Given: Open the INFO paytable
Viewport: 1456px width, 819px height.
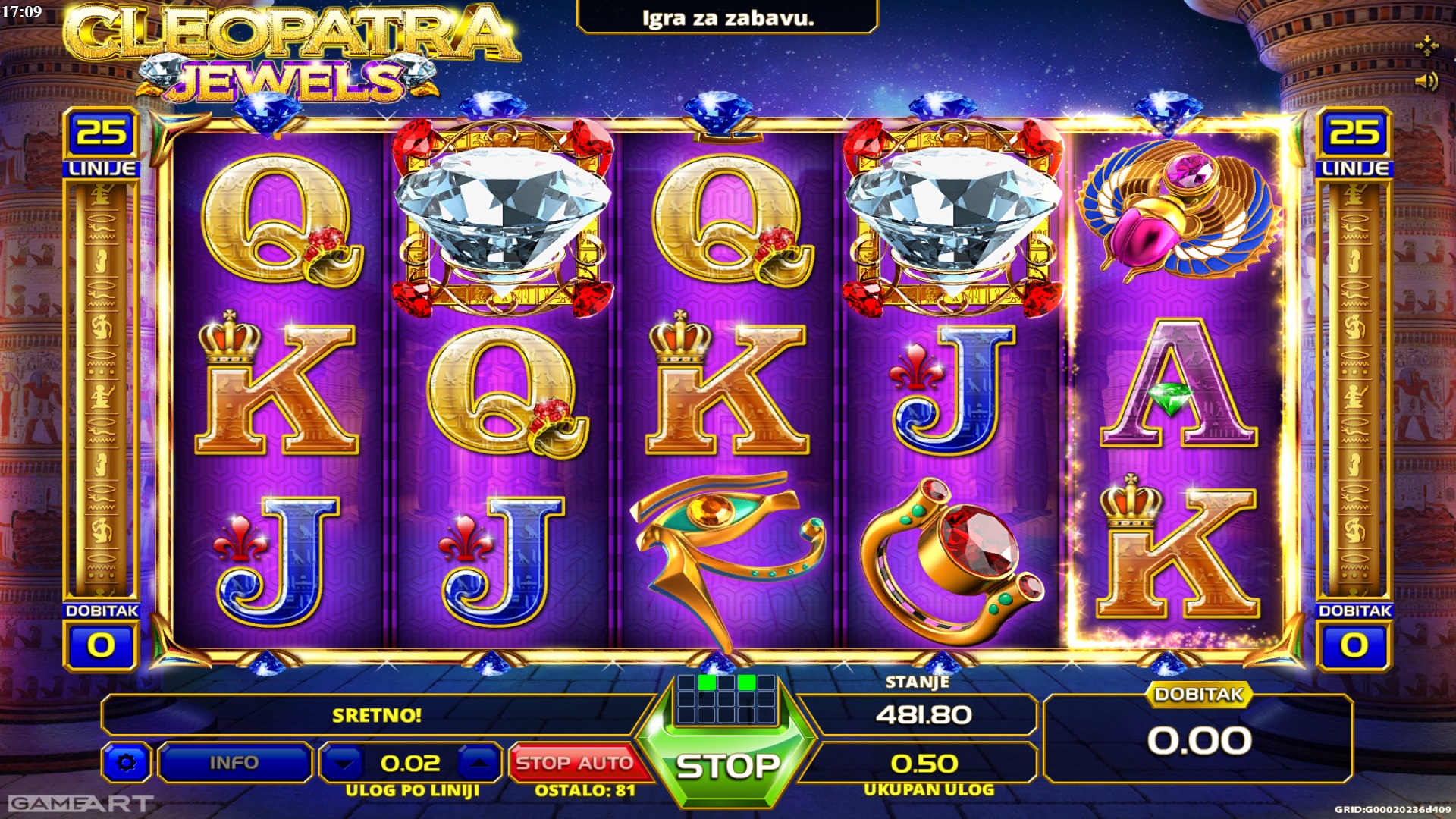Looking at the screenshot, I should pos(234,762).
